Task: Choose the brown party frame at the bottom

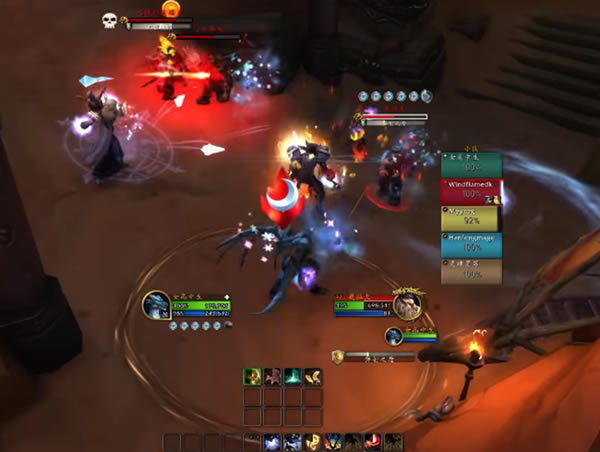Action: pos(471,272)
